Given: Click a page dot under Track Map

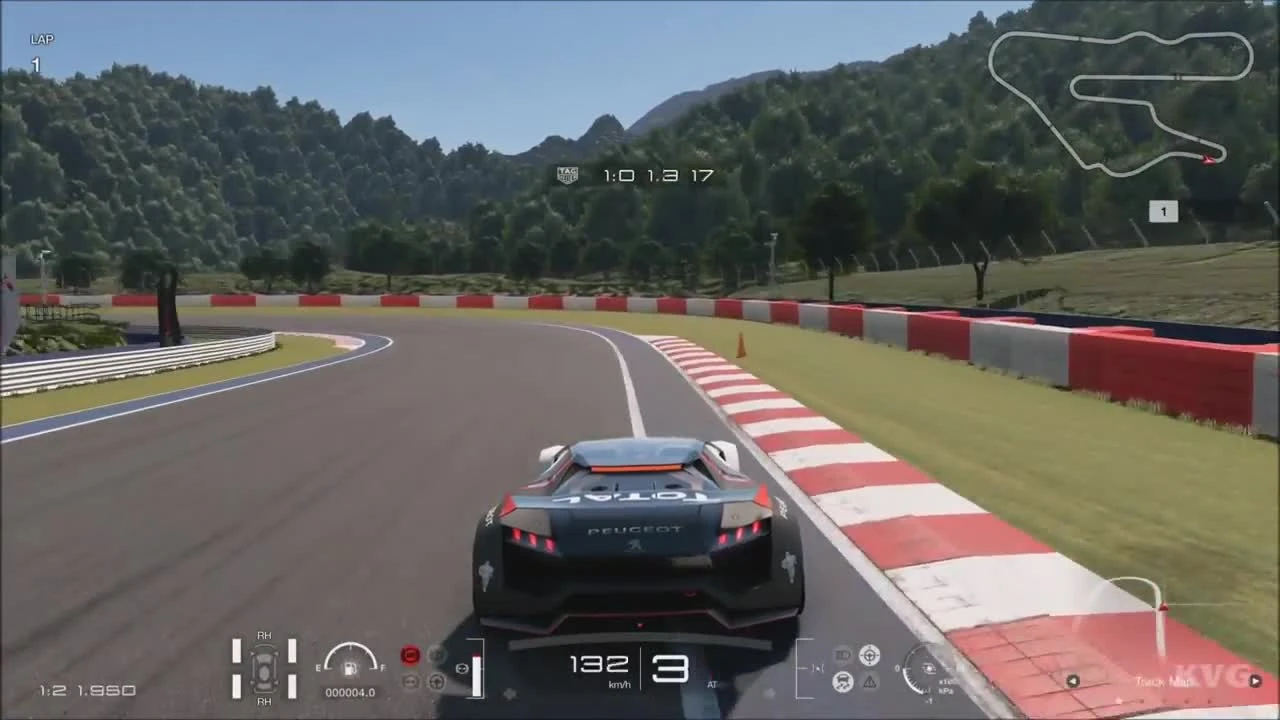Looking at the screenshot, I should coord(1164,700).
